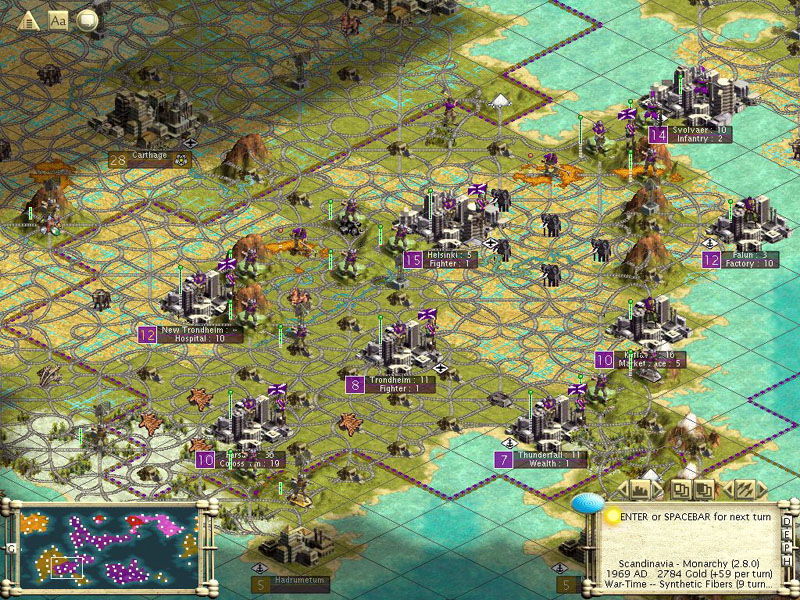Screen dimensions: 800x600
Task: Click the dark stacked-squares button
Action: tap(704, 489)
